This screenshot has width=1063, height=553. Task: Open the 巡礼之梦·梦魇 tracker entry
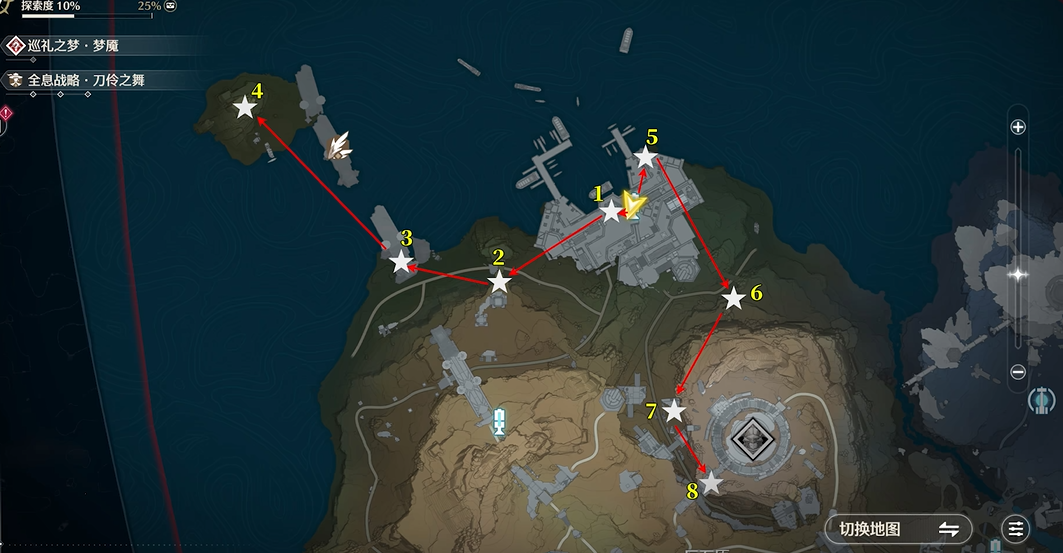78,46
